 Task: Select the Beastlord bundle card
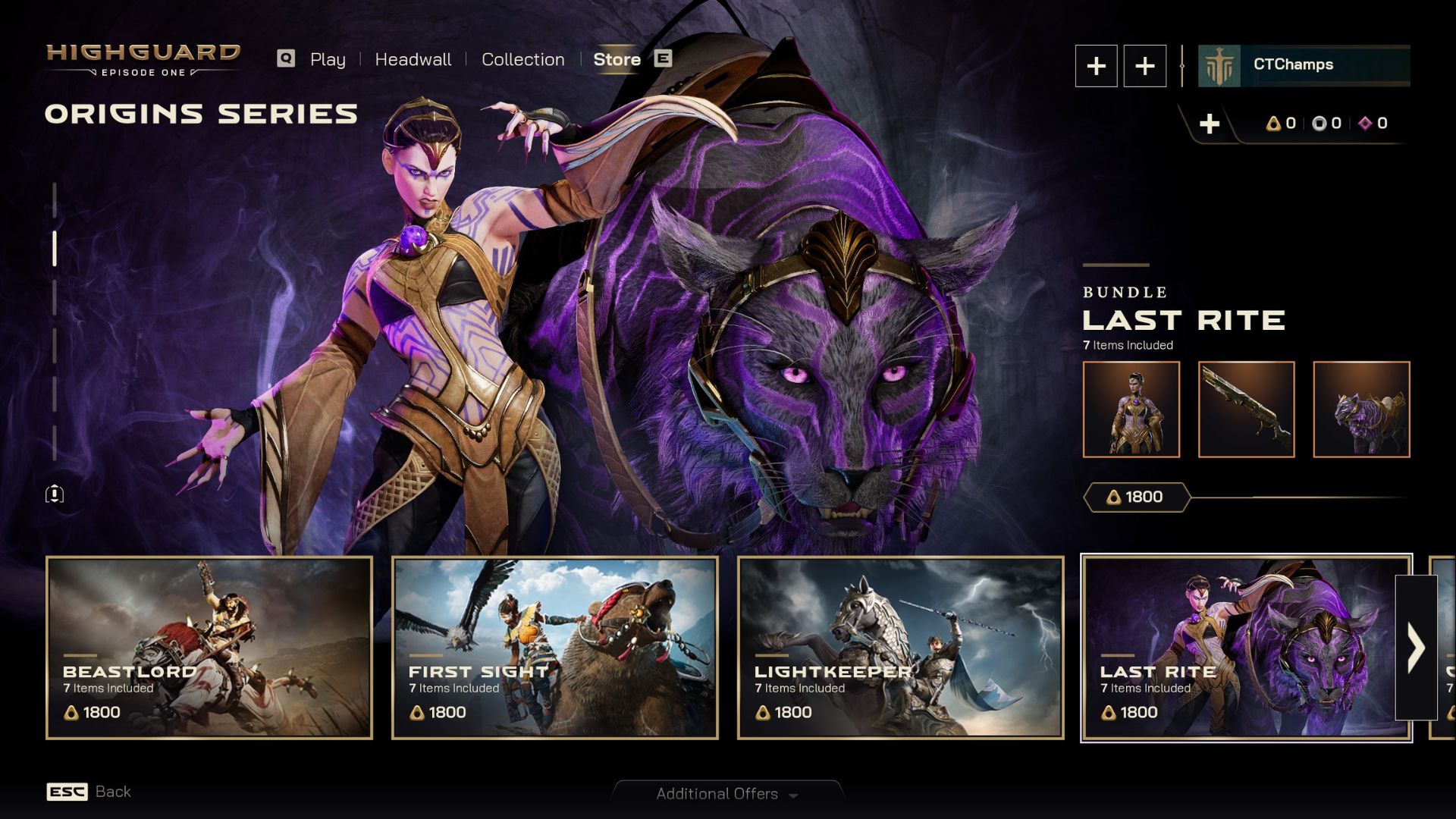209,648
